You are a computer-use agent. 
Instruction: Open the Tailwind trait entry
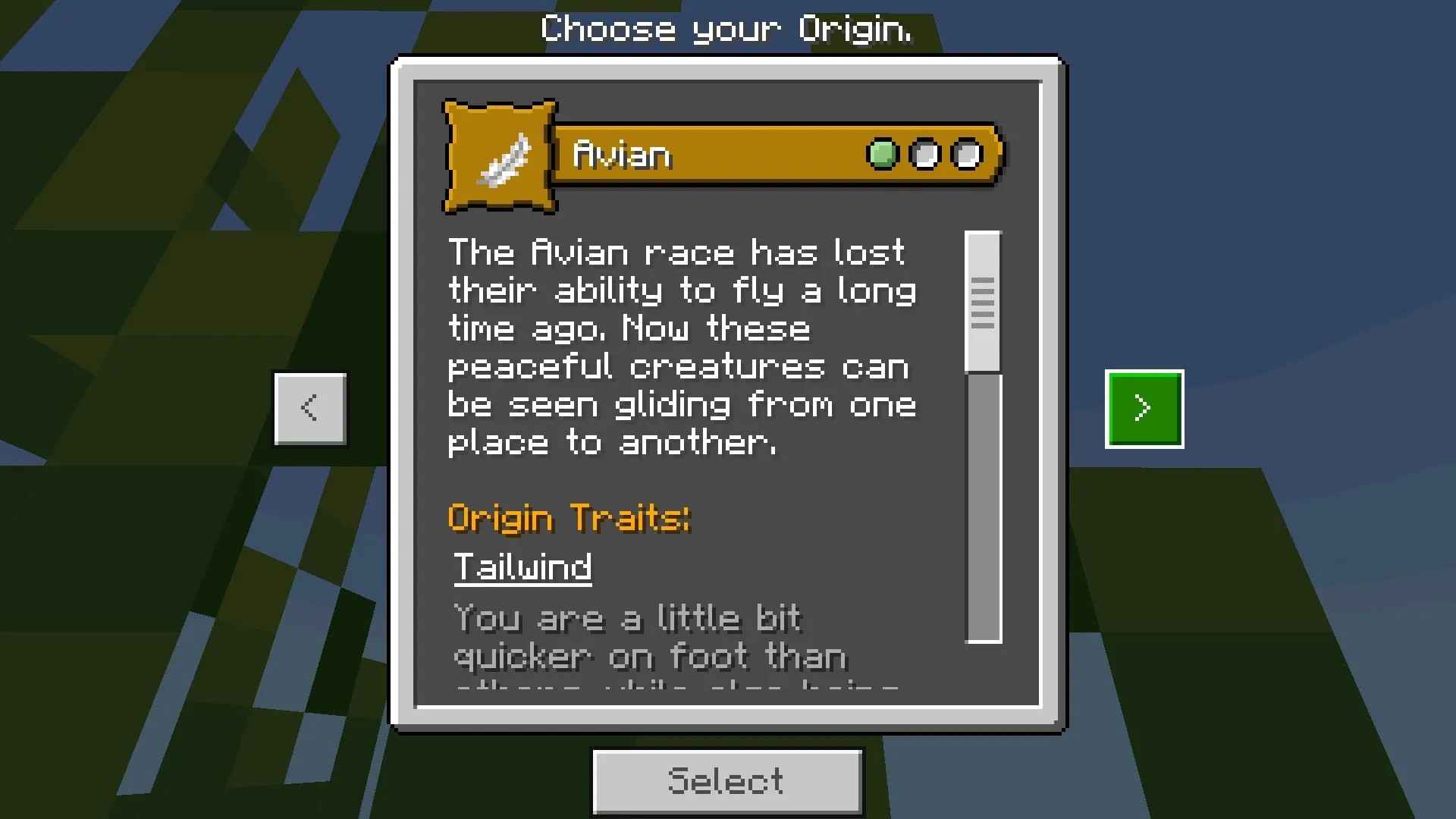pyautogui.click(x=522, y=567)
